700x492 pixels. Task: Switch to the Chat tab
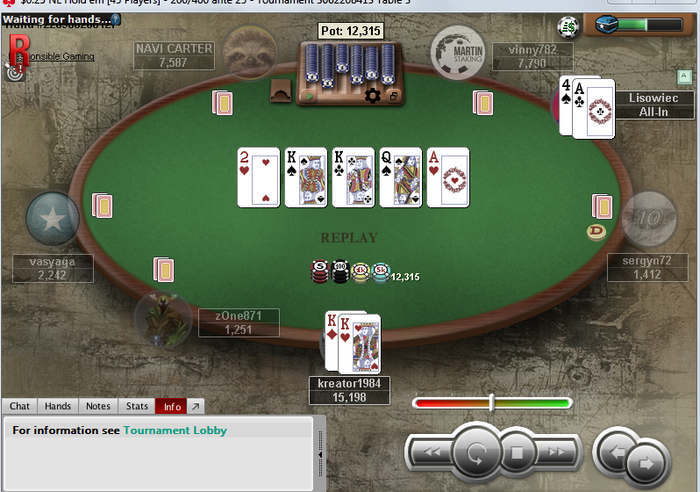(x=20, y=406)
